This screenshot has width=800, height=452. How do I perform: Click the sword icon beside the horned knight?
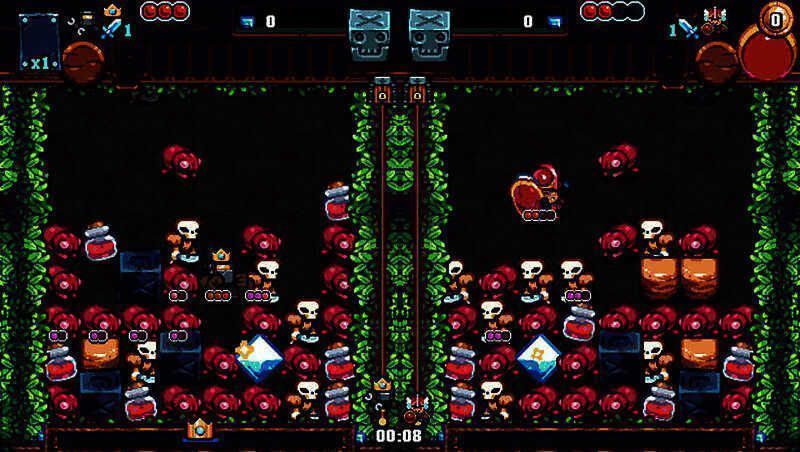coord(689,28)
